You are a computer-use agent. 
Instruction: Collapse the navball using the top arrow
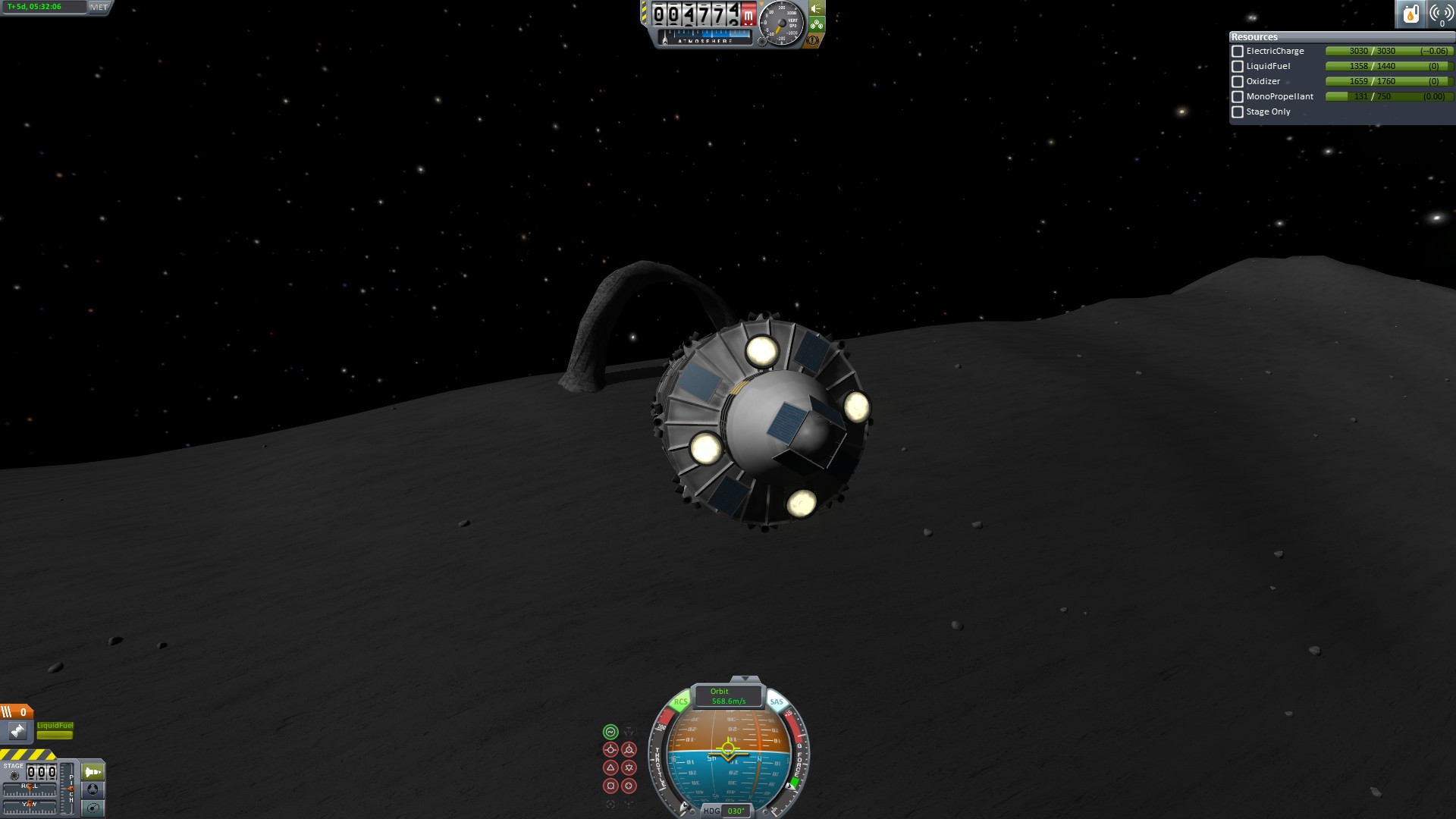[745, 679]
